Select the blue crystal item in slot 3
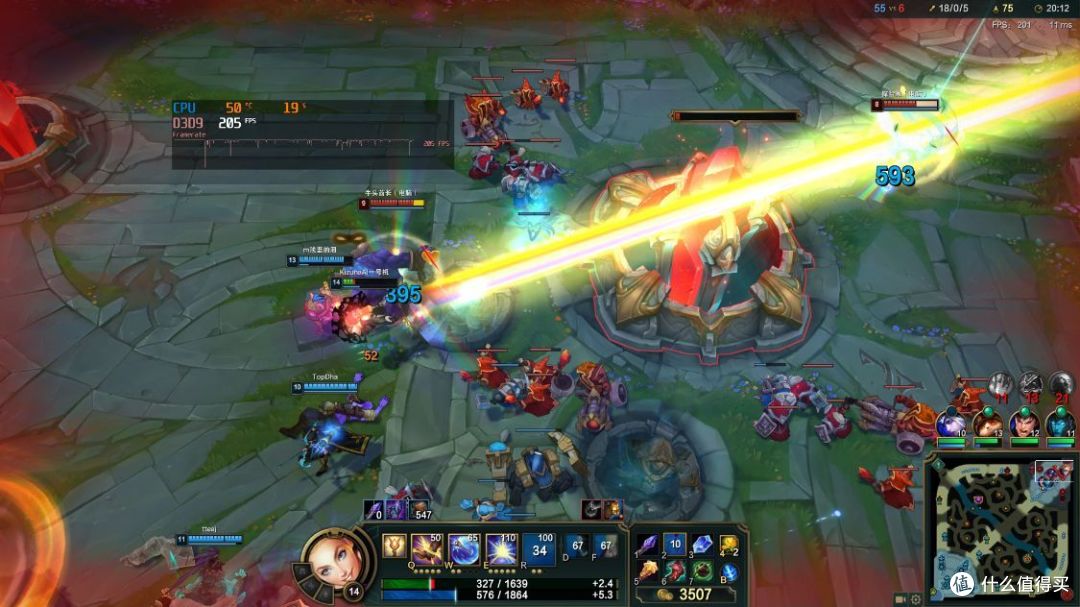Image resolution: width=1080 pixels, height=607 pixels. click(702, 544)
